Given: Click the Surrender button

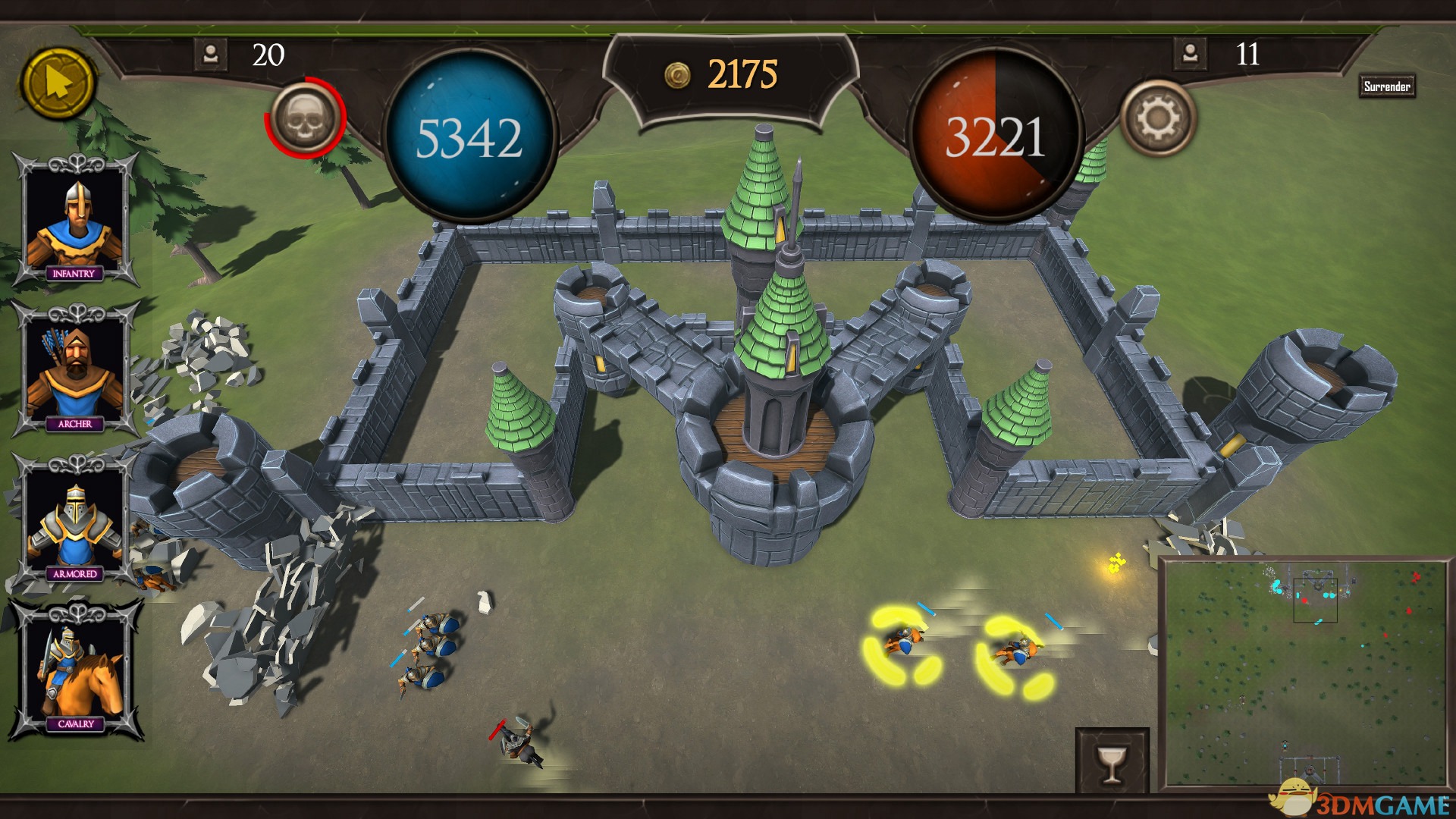Looking at the screenshot, I should point(1386,86).
